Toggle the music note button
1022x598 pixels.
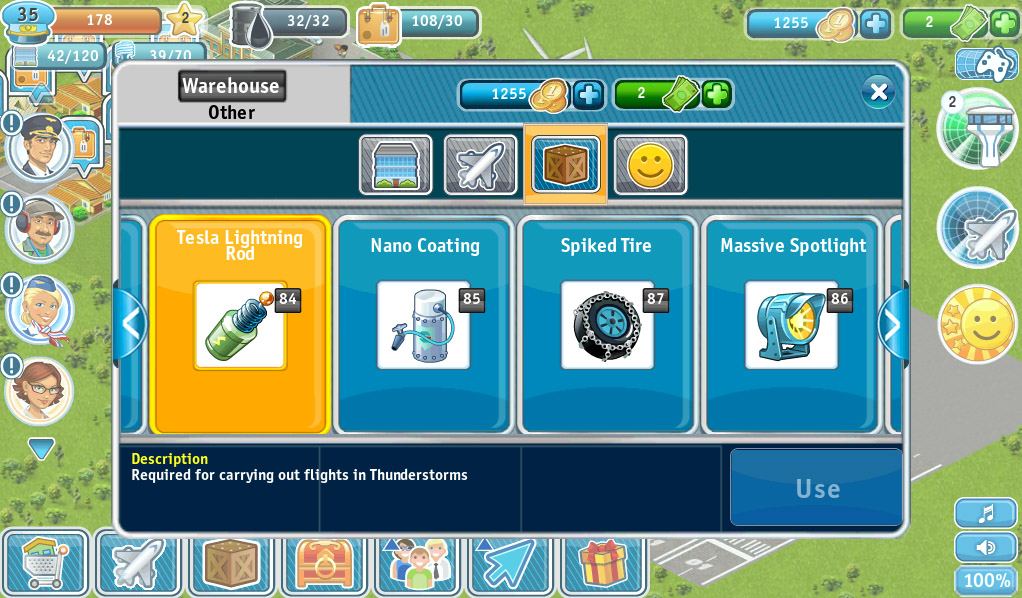[x=986, y=513]
